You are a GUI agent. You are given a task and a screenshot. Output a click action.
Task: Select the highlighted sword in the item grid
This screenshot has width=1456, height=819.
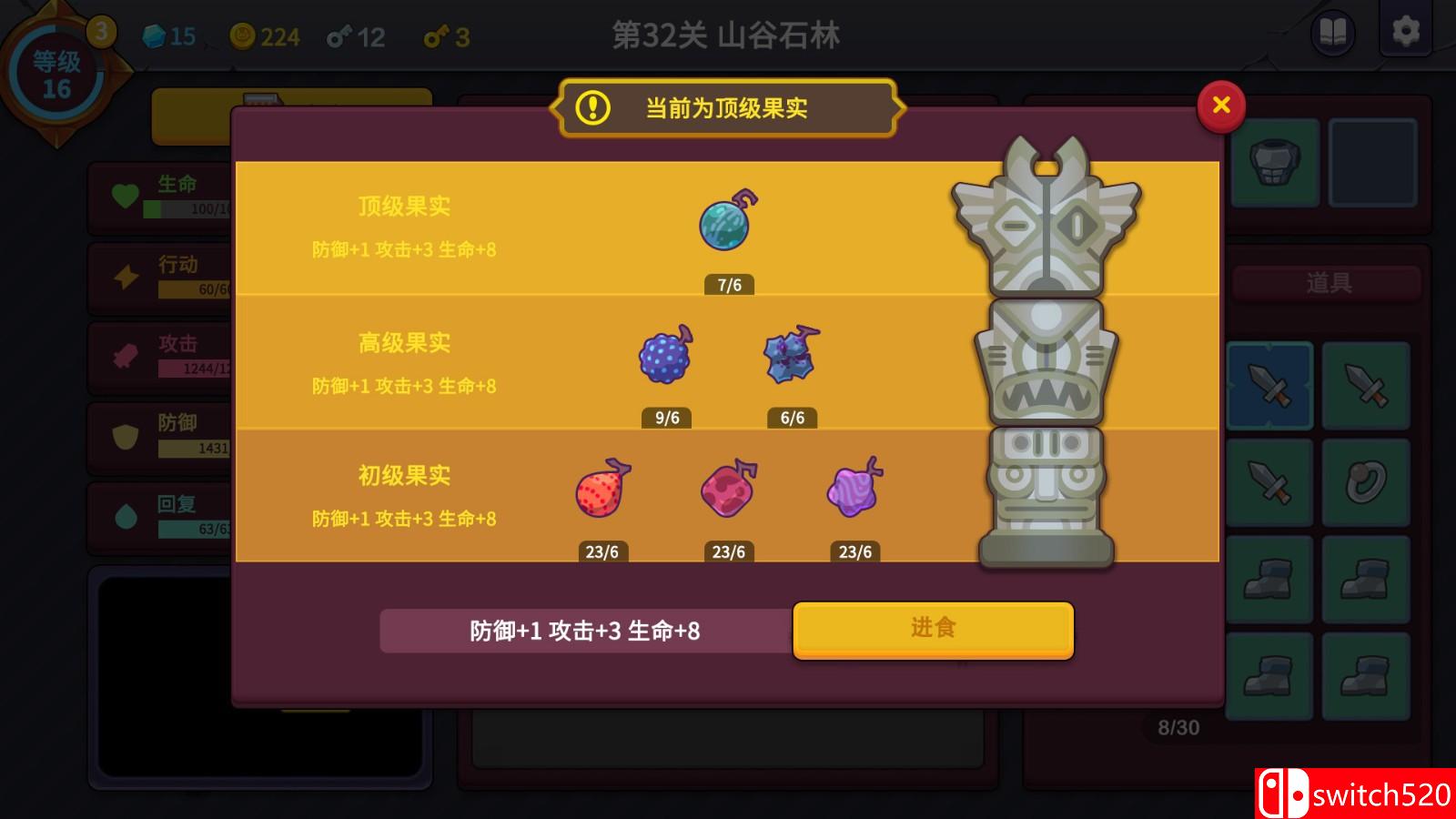[1269, 385]
